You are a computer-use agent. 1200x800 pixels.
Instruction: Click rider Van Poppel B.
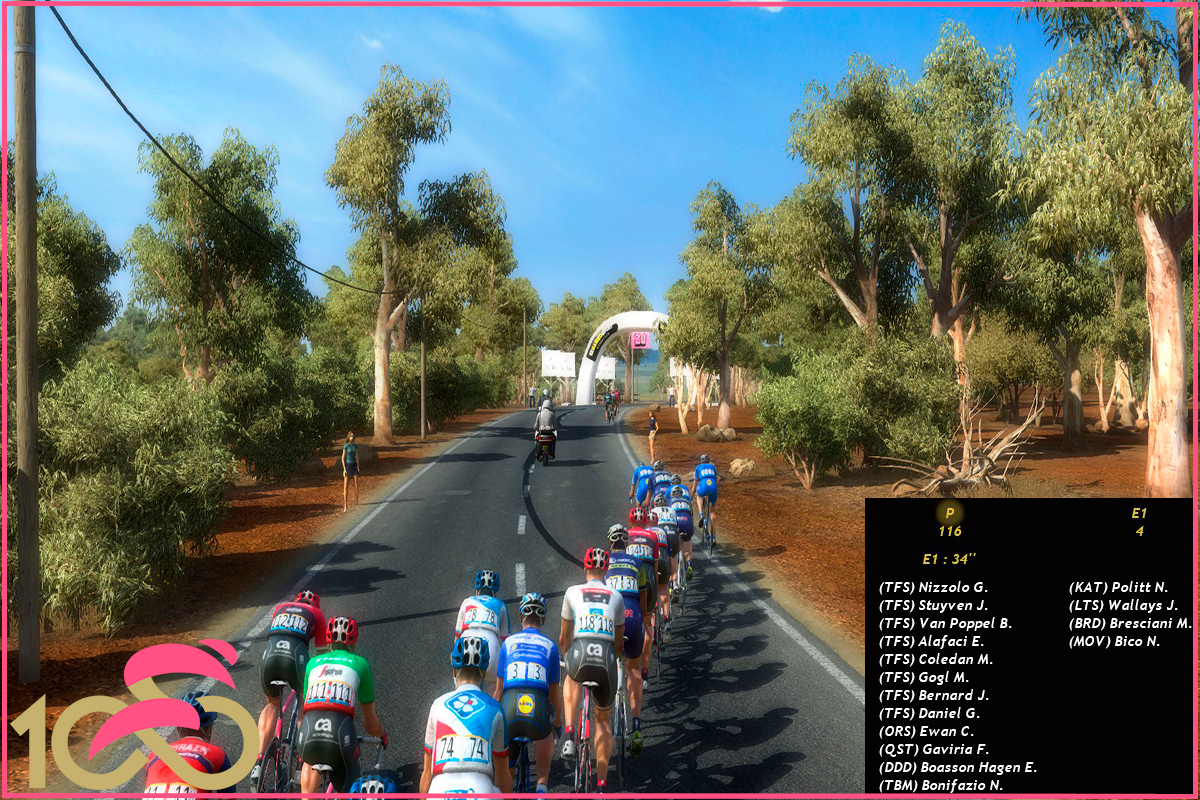point(945,624)
